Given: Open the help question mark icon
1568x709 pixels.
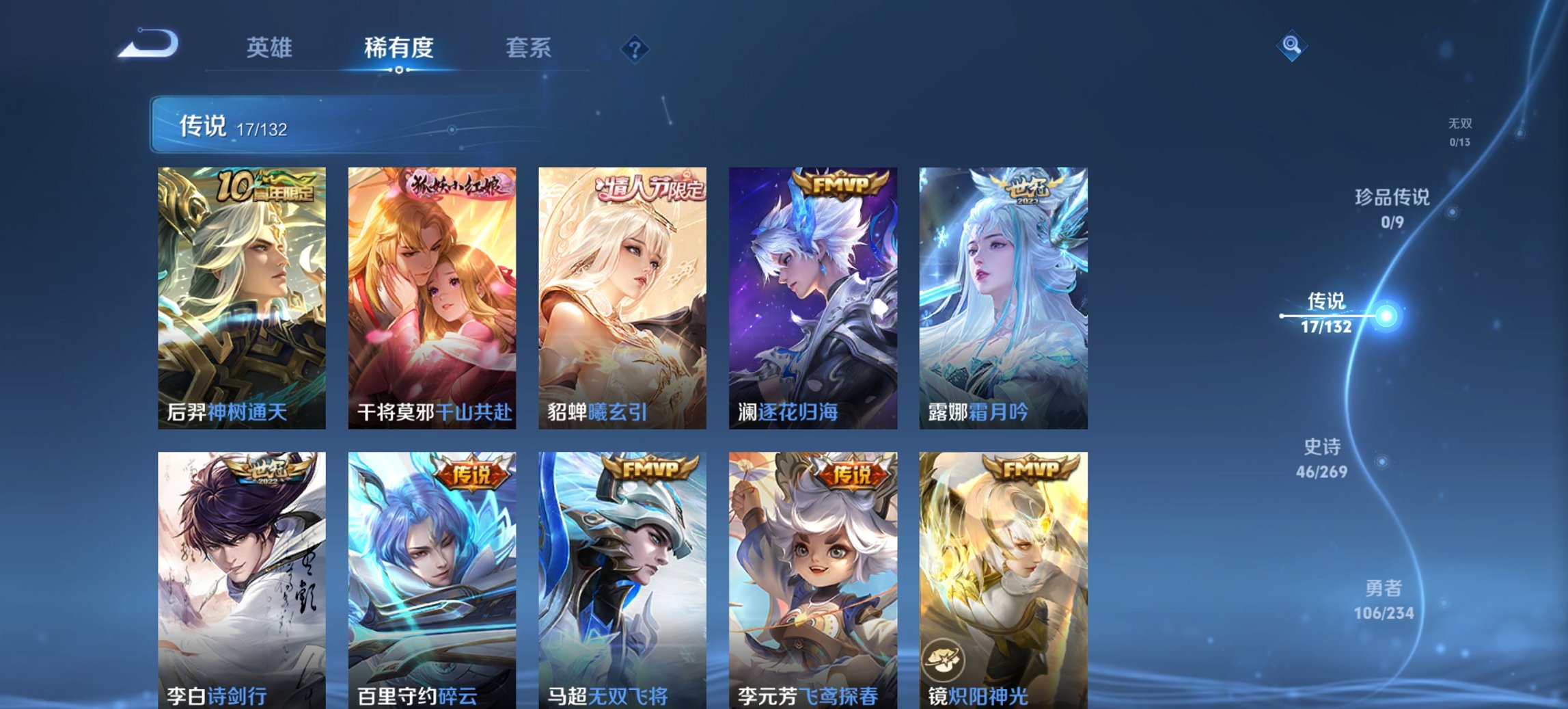Looking at the screenshot, I should [634, 49].
